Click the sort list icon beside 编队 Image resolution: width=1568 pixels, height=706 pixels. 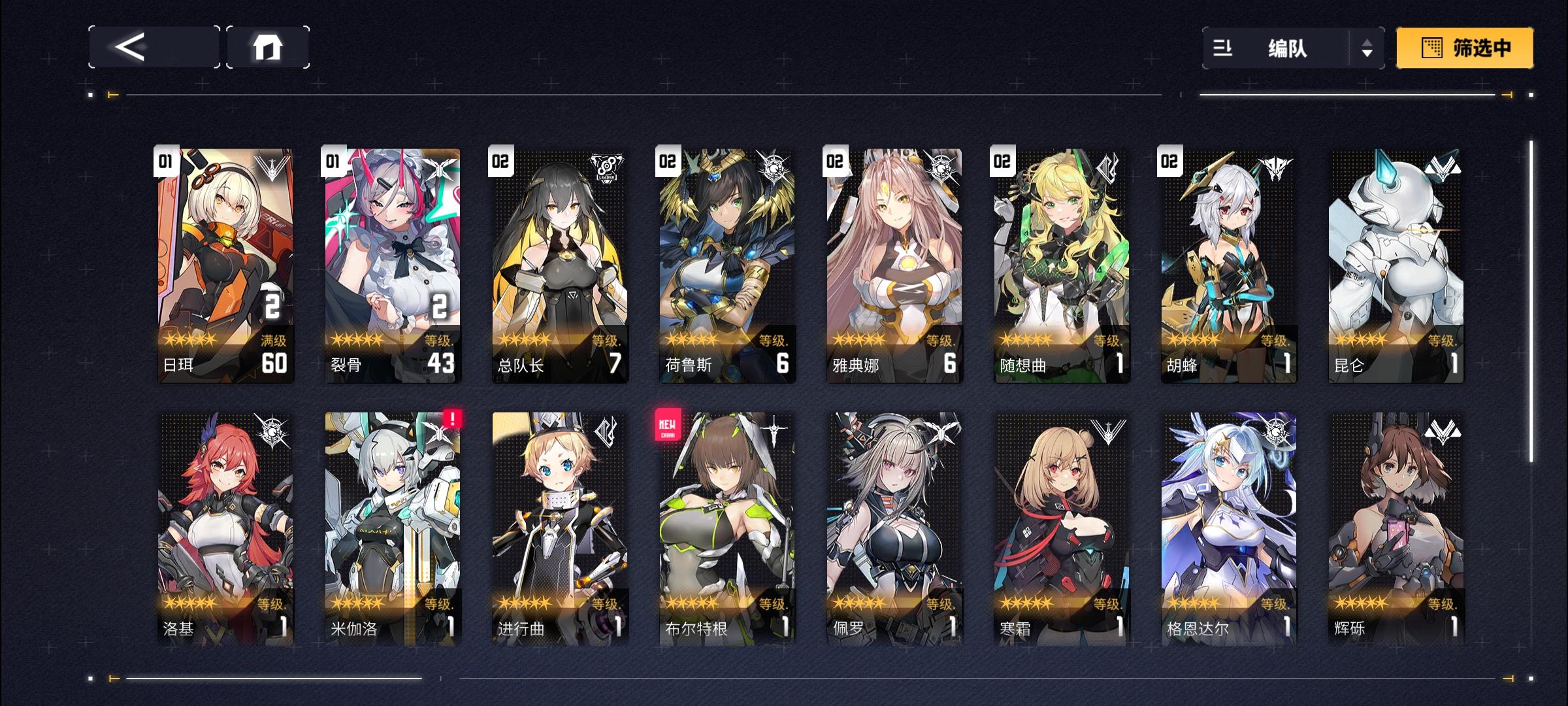point(1223,49)
